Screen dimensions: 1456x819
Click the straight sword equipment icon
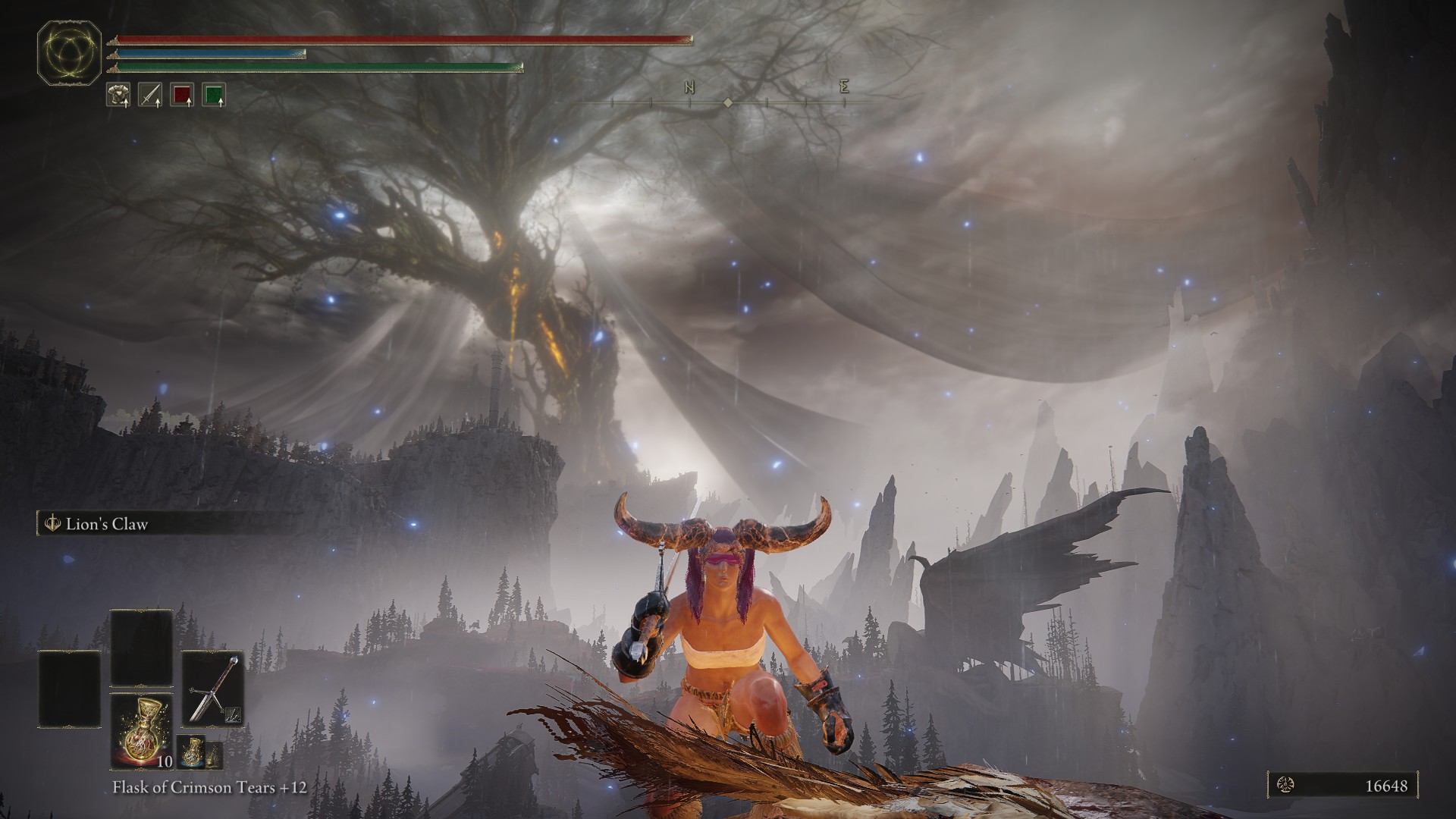pos(150,95)
